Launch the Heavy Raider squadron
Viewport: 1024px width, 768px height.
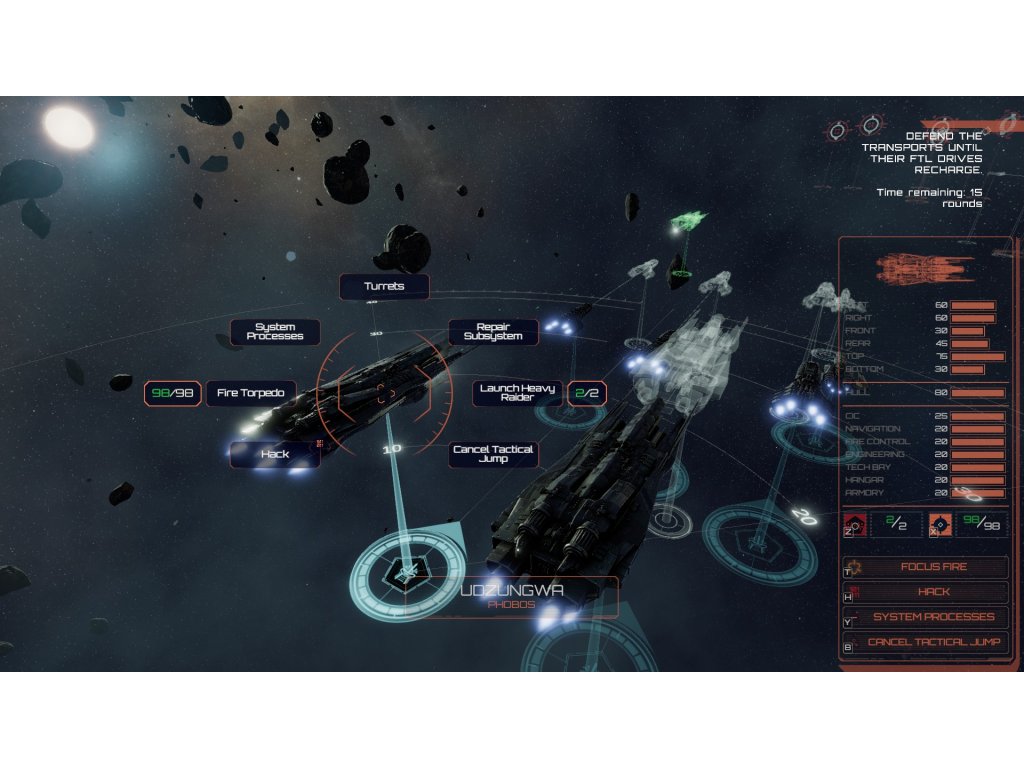coord(517,393)
